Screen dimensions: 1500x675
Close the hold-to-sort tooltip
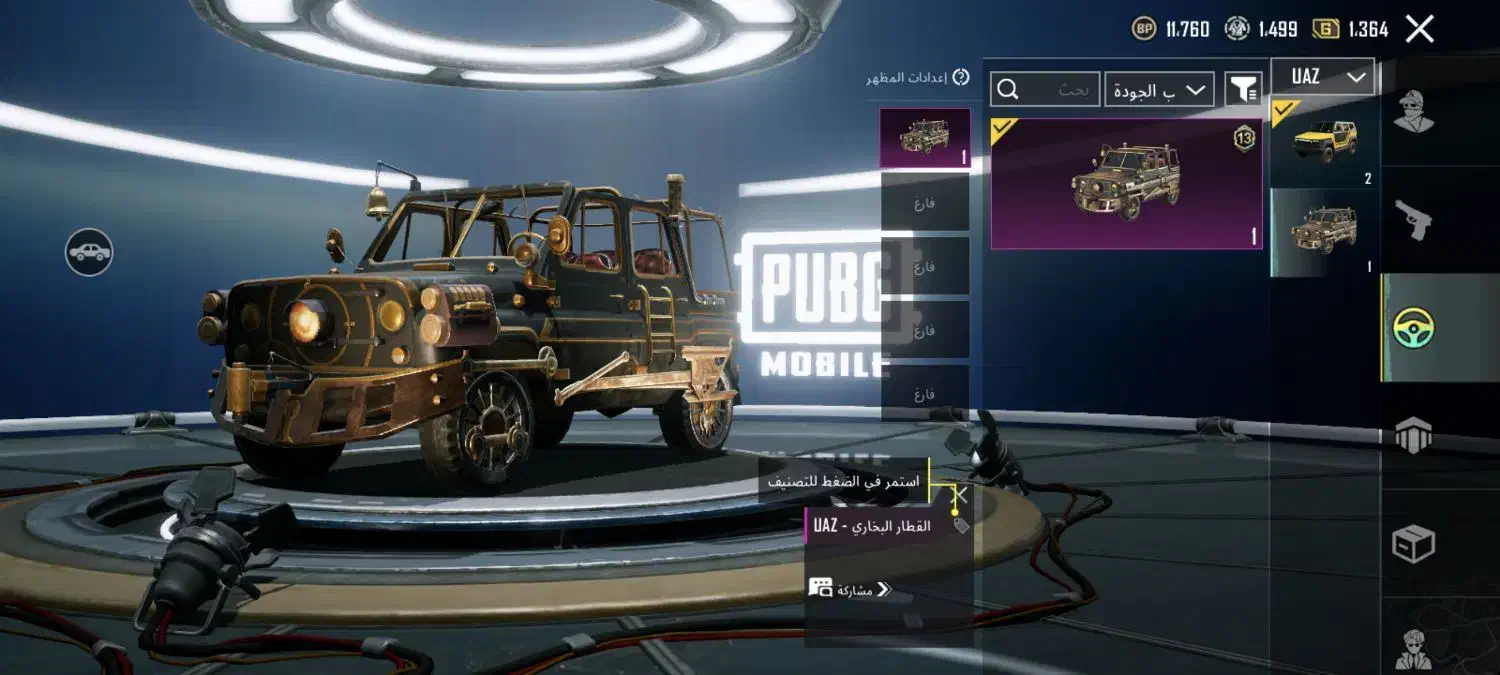(959, 494)
